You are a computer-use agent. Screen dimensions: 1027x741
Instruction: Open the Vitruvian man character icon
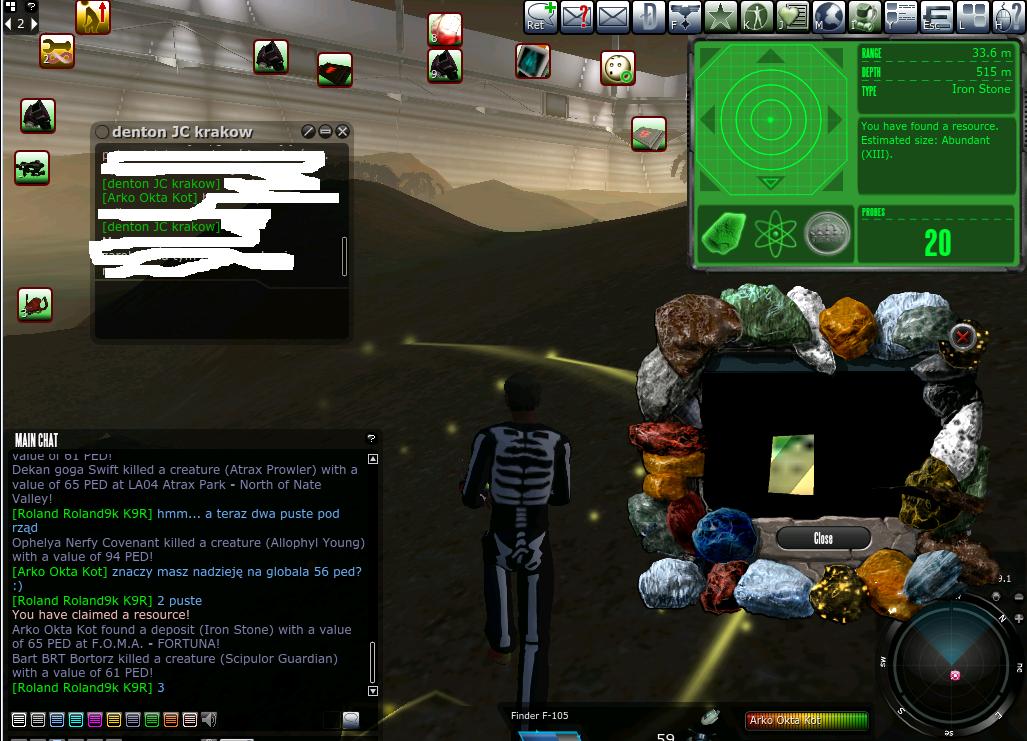[x=756, y=16]
